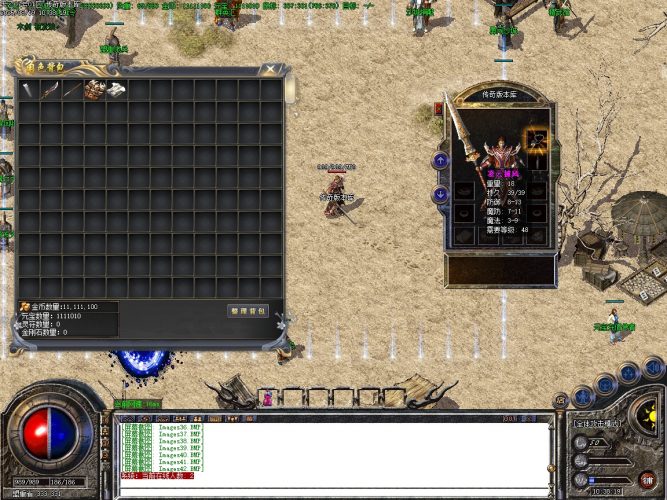The image size is (667, 500).
Task: Close the equipment panel with the red button
Action: 440,108
